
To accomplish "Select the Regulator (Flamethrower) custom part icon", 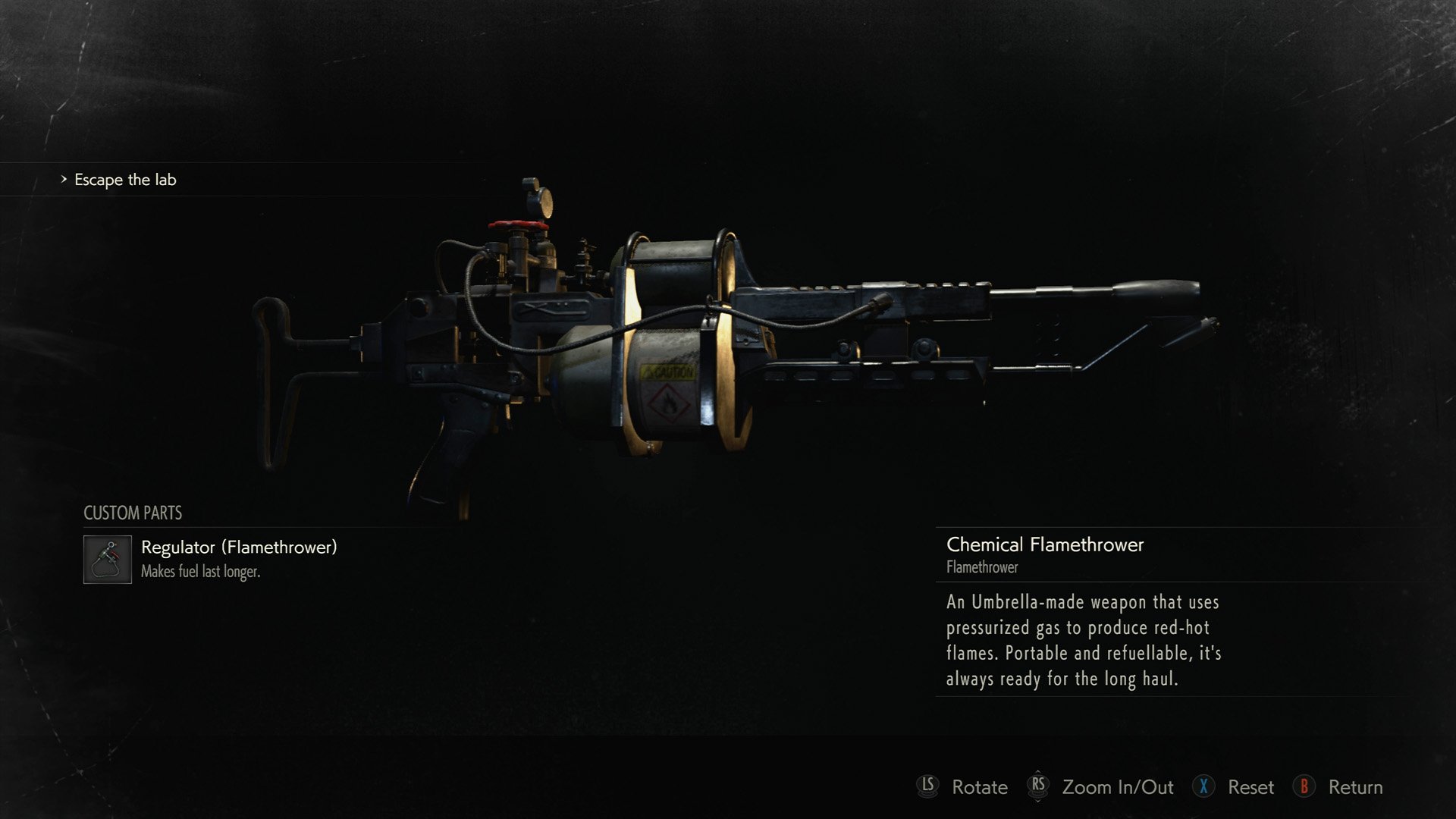I will point(107,560).
